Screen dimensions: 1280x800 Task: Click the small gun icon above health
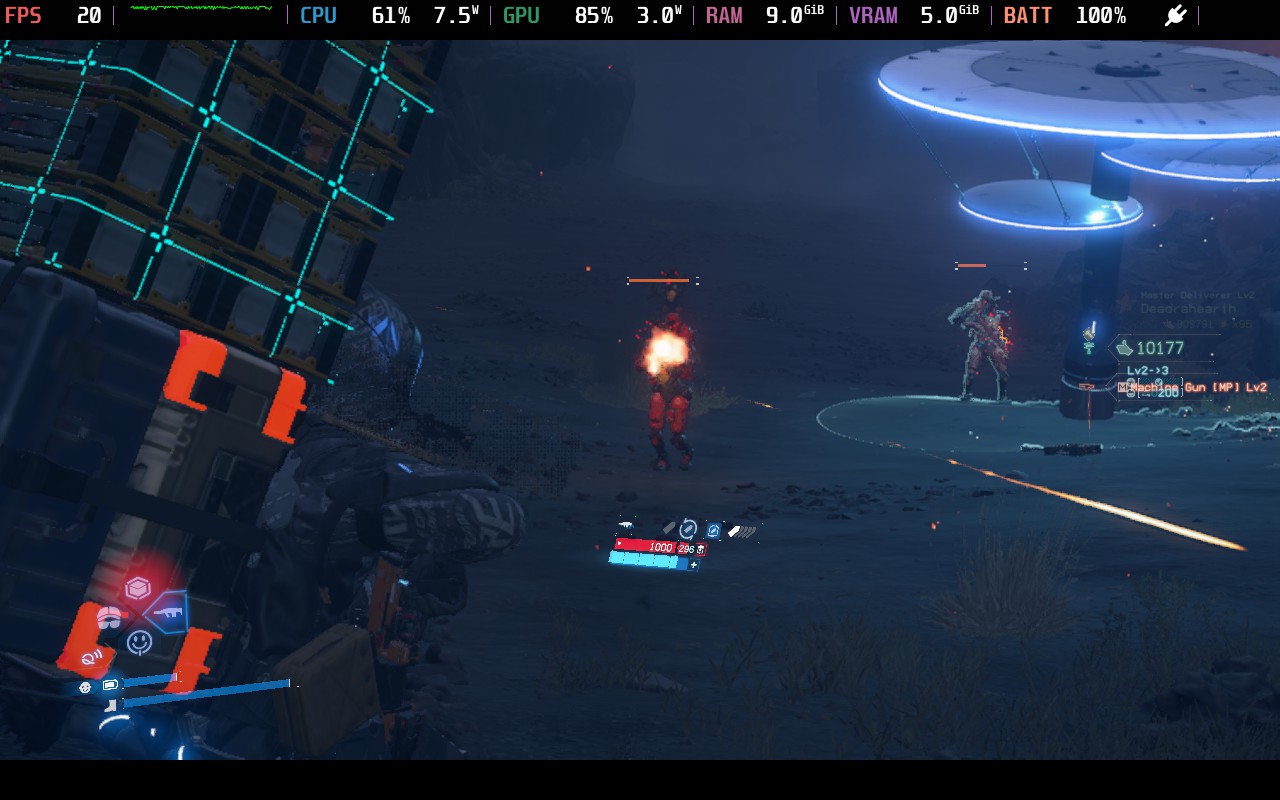click(x=626, y=525)
